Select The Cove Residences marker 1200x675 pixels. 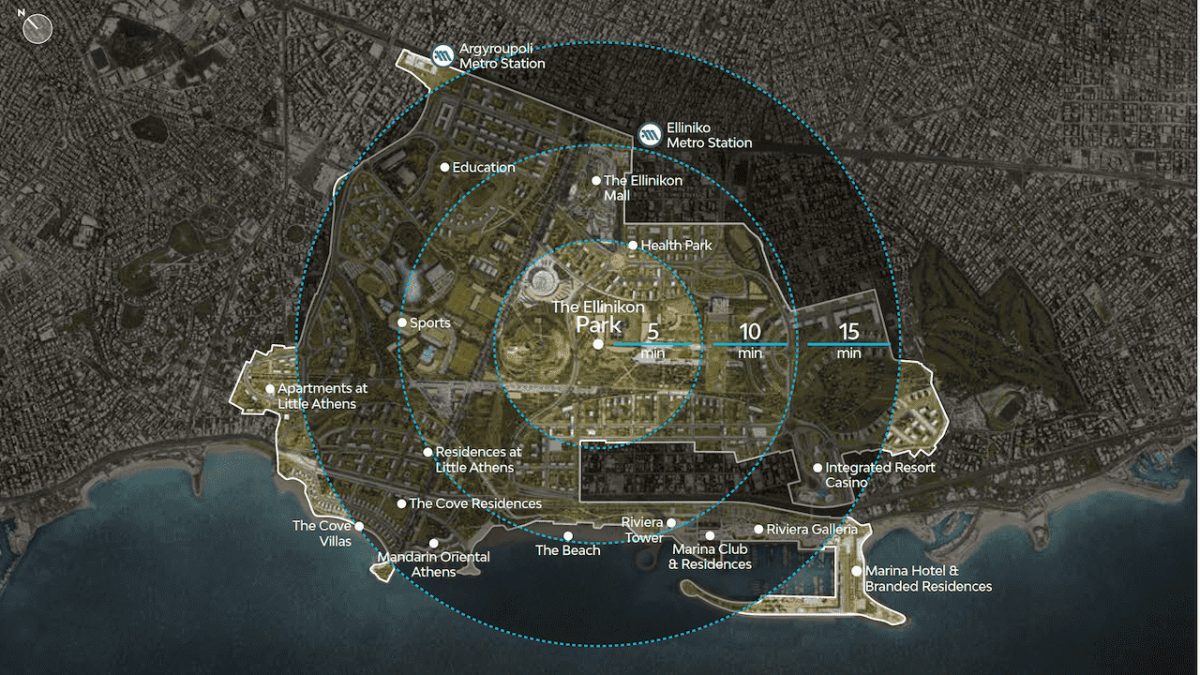click(x=402, y=504)
